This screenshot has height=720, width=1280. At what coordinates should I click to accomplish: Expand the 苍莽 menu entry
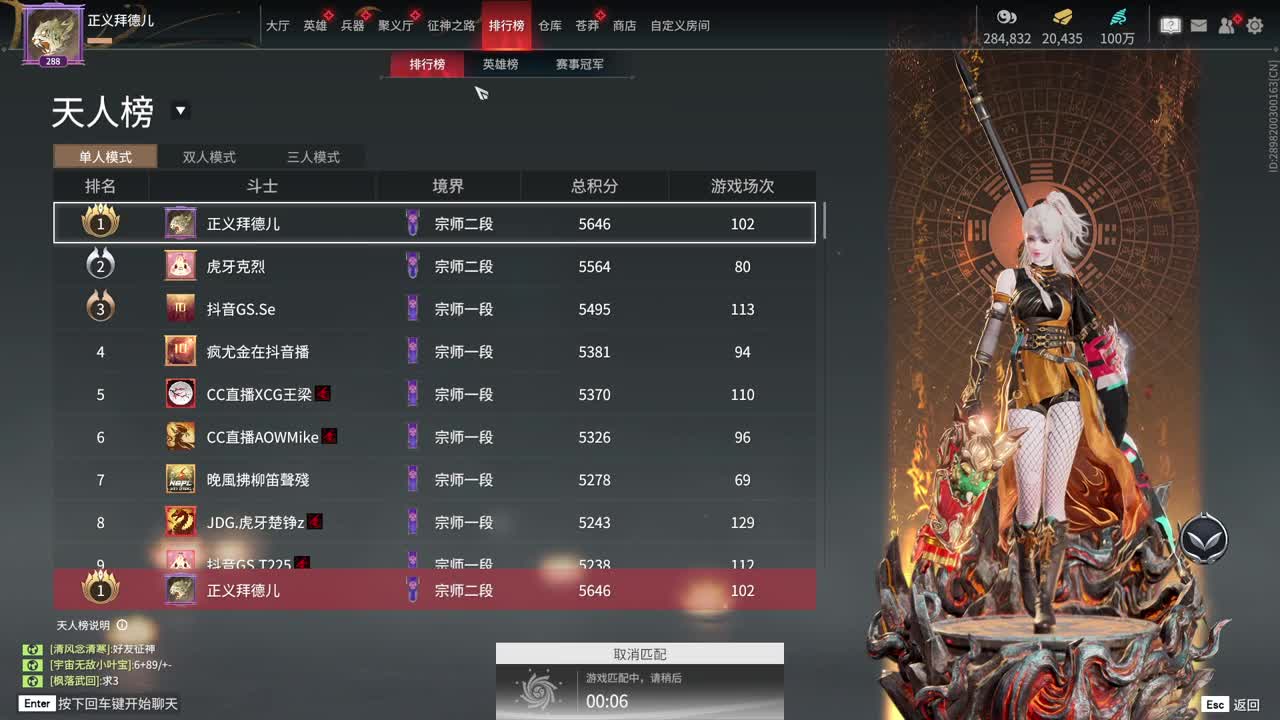[x=588, y=26]
